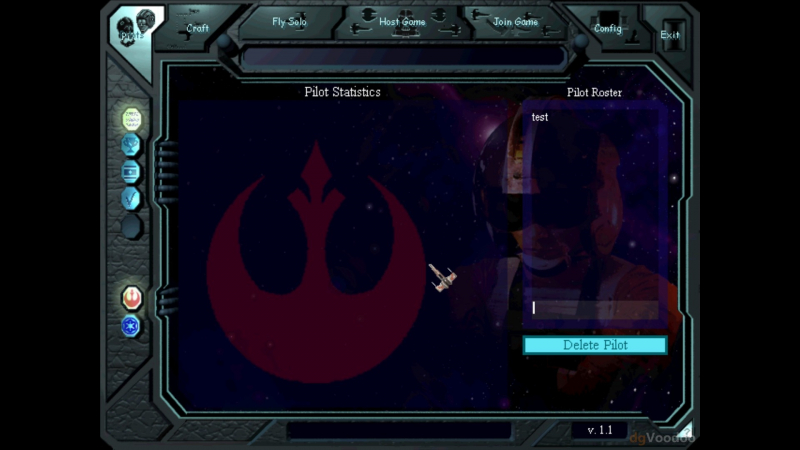Screen dimensions: 800x450
Task: Open the Config menu
Action: (x=608, y=28)
